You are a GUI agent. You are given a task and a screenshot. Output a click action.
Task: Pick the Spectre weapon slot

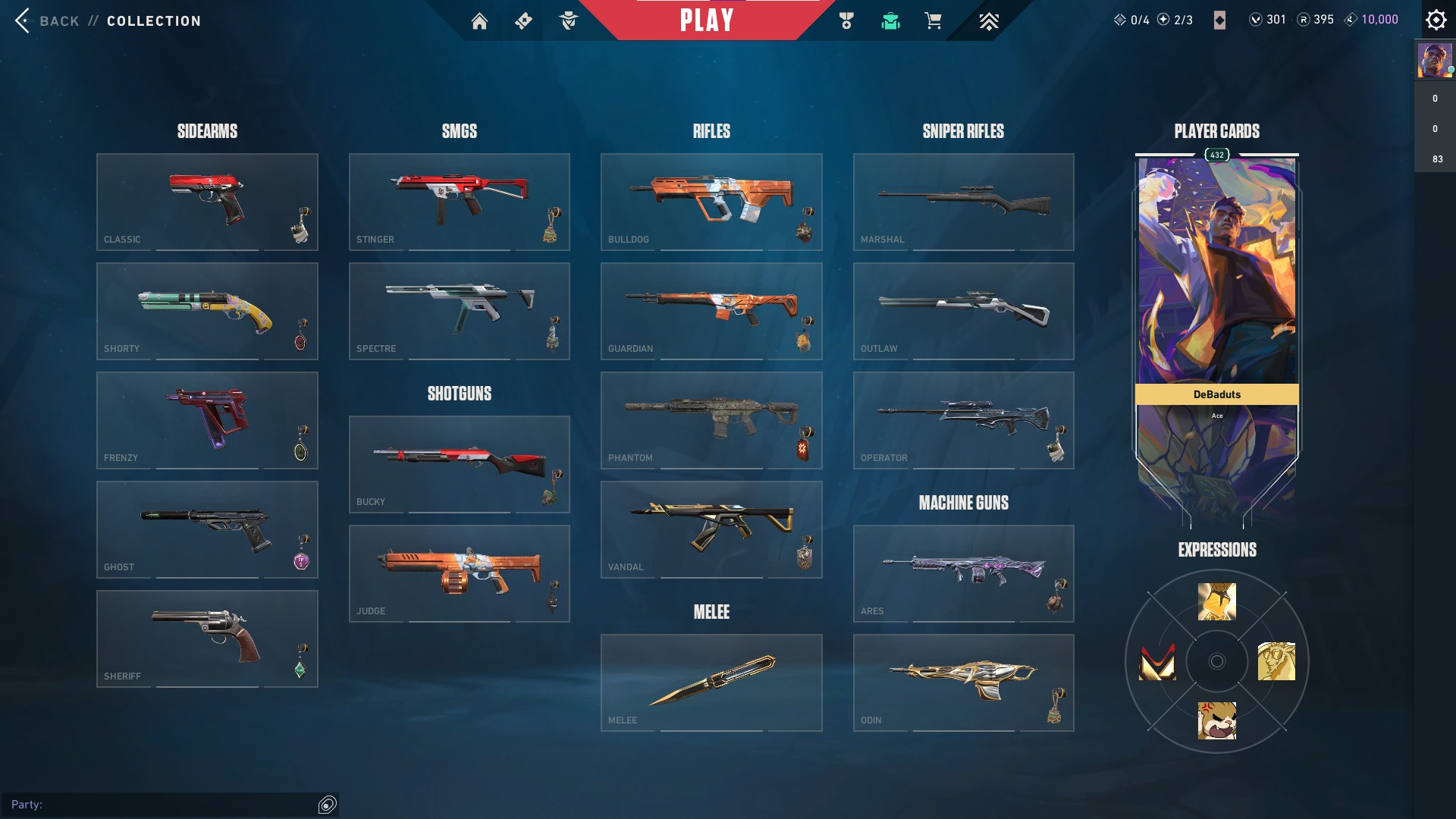459,311
